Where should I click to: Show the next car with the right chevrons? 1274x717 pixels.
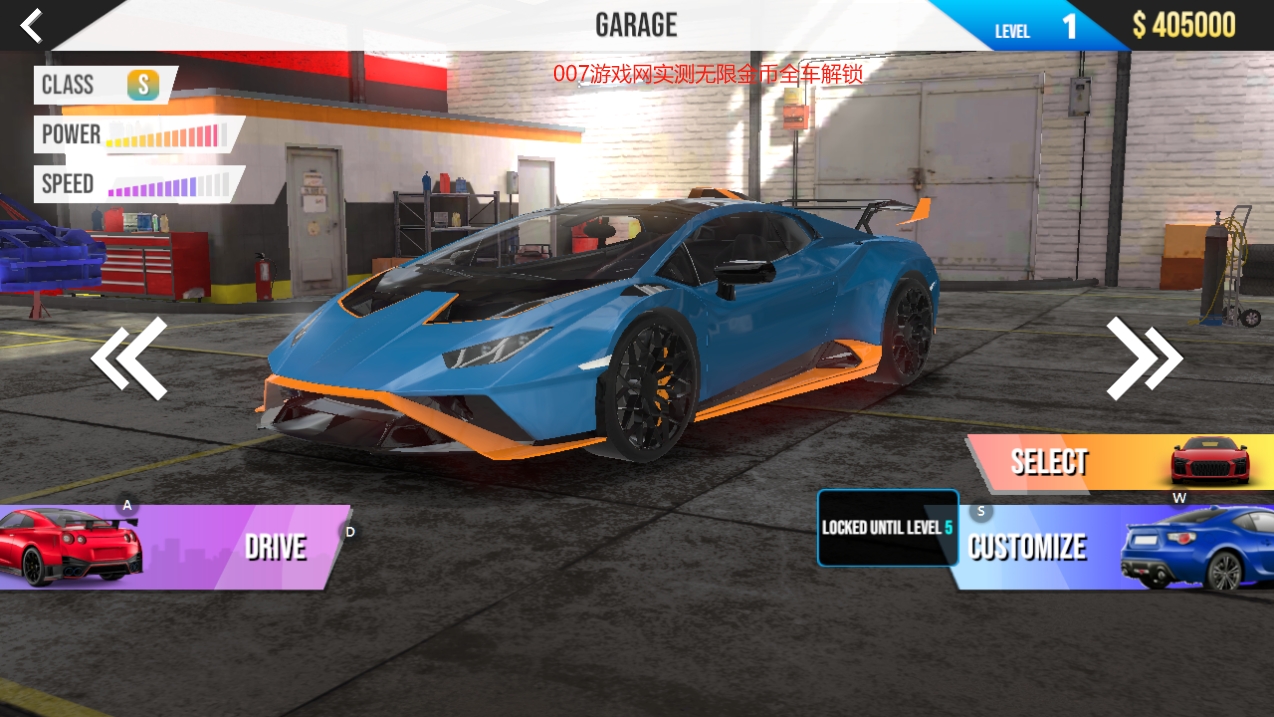(1143, 358)
